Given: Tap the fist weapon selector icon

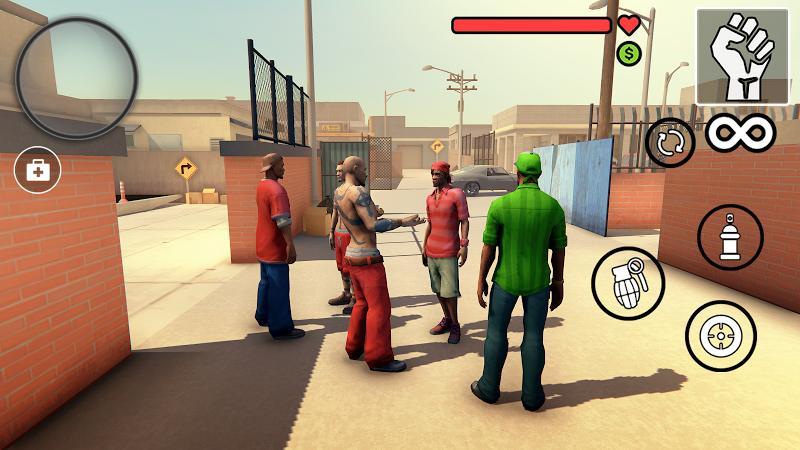Looking at the screenshot, I should (x=742, y=56).
